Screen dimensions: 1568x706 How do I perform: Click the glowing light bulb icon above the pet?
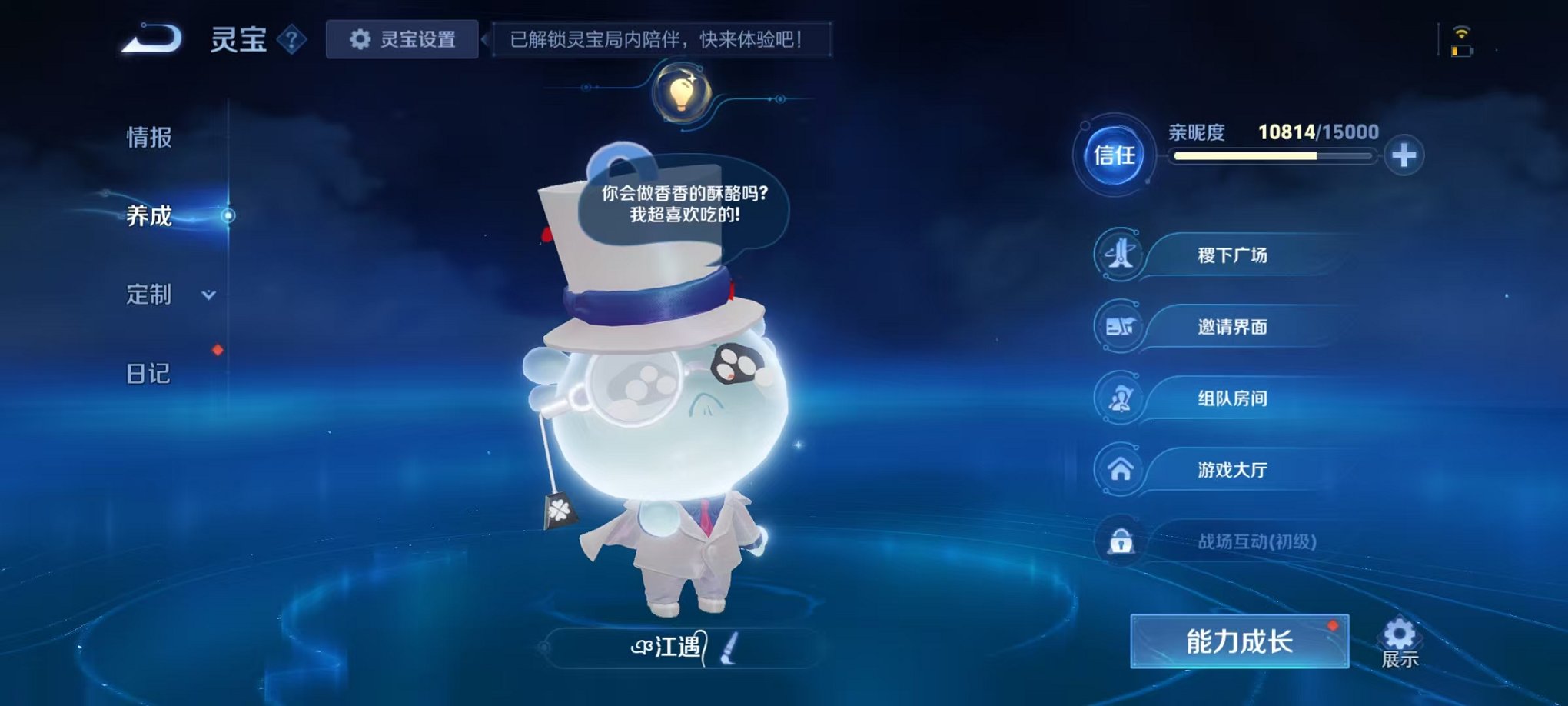pyautogui.click(x=681, y=95)
